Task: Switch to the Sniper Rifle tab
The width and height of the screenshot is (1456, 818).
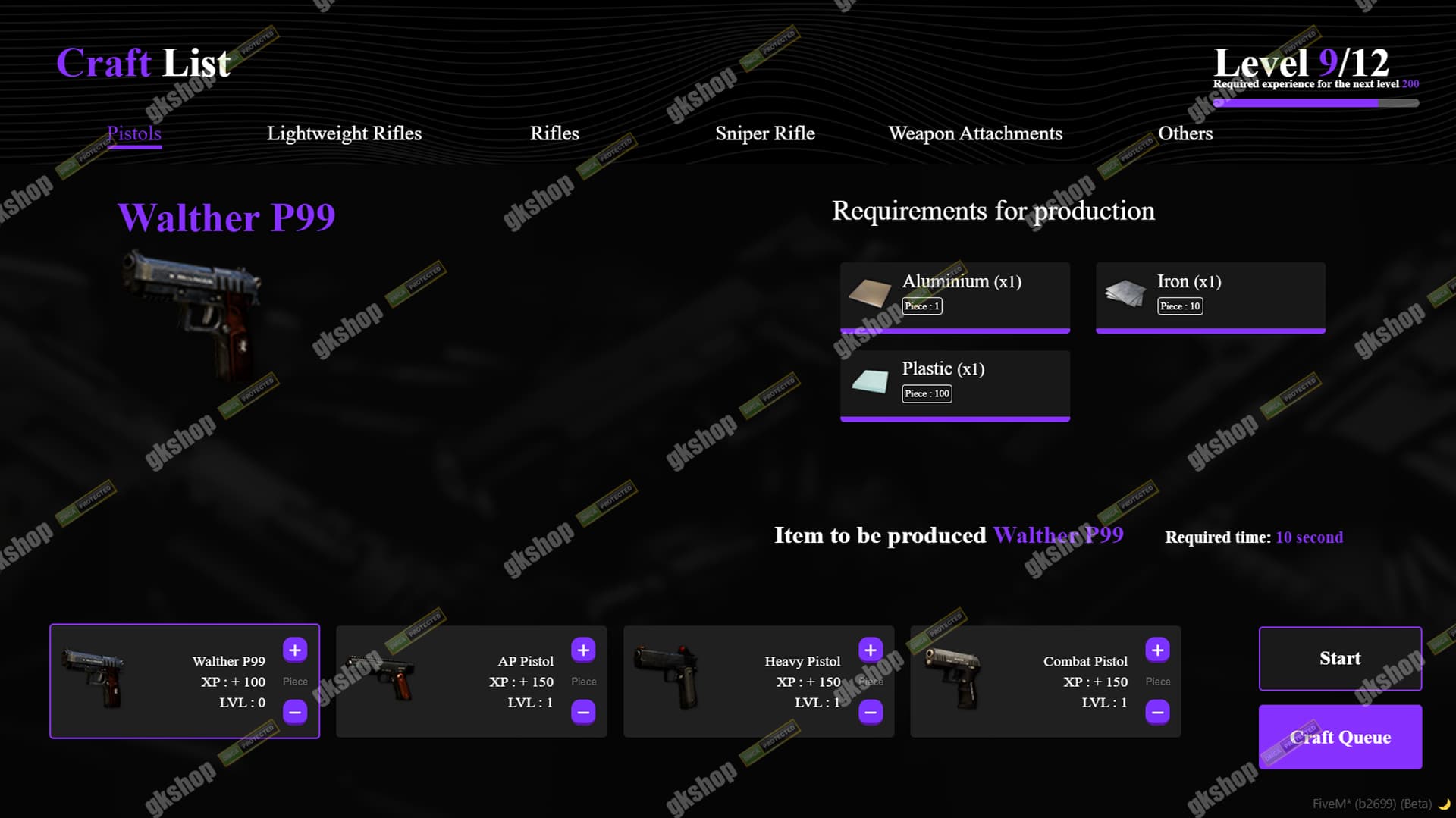Action: coord(765,134)
